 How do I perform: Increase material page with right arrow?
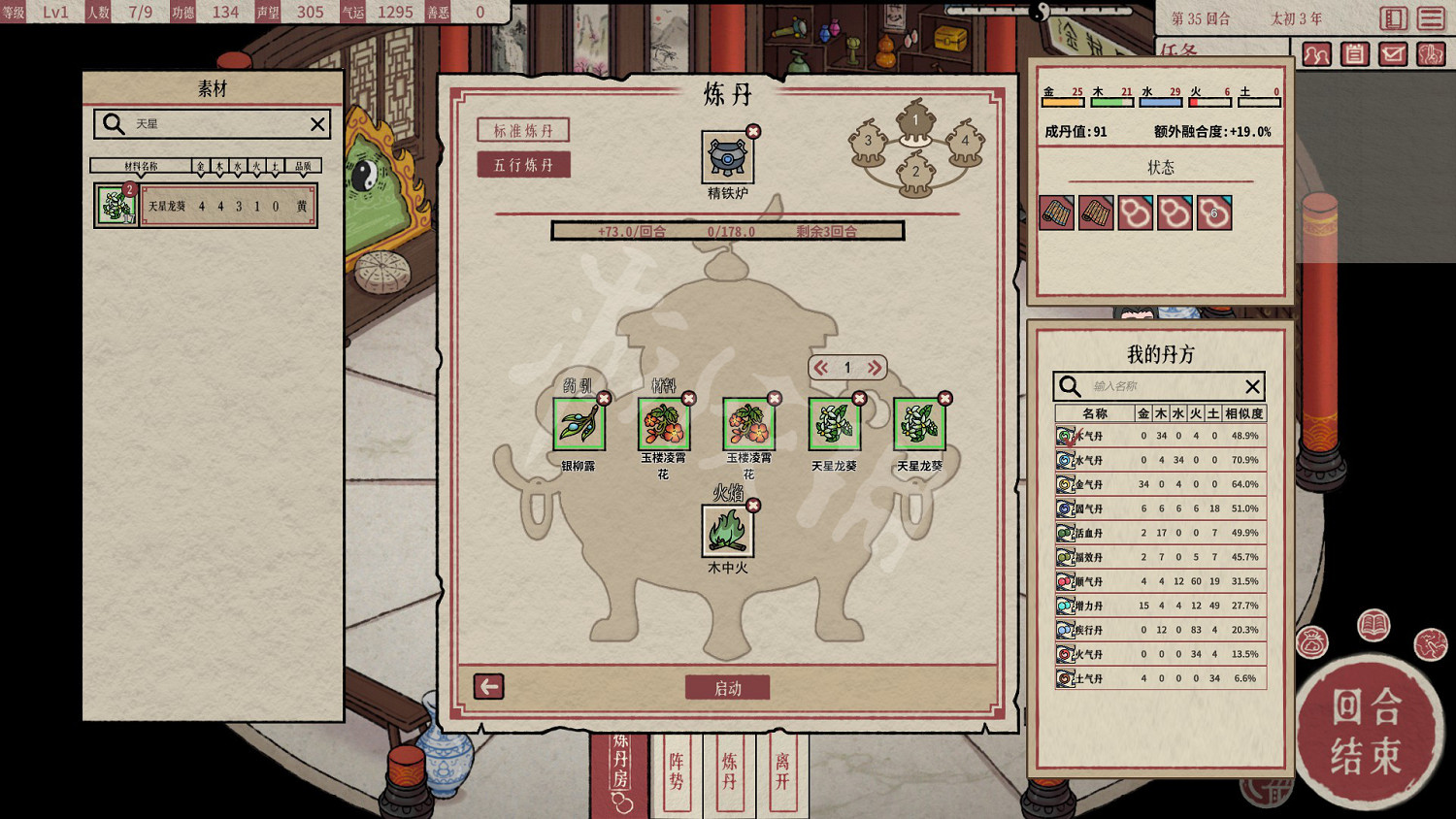pos(874,368)
